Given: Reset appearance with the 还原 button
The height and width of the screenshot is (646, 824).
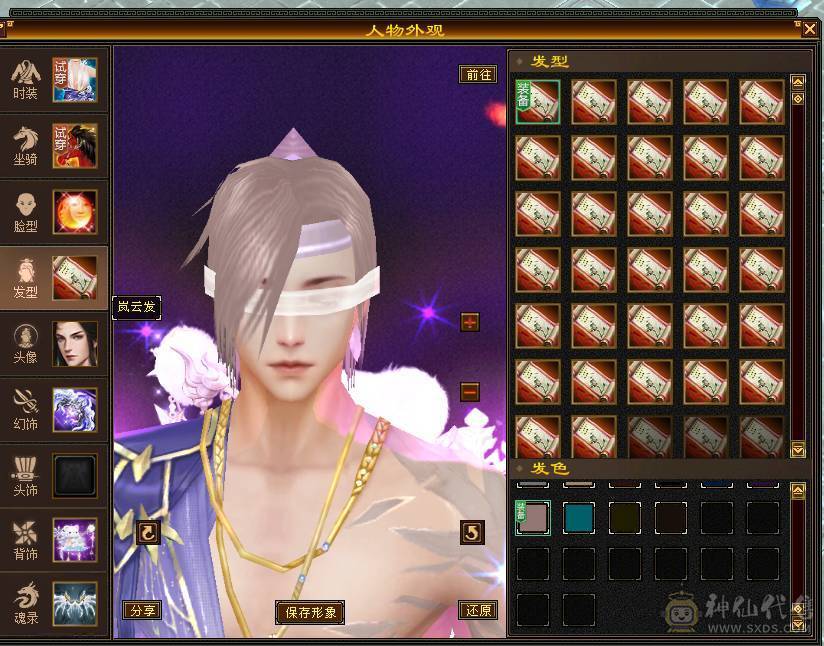Looking at the screenshot, I should click(x=478, y=610).
